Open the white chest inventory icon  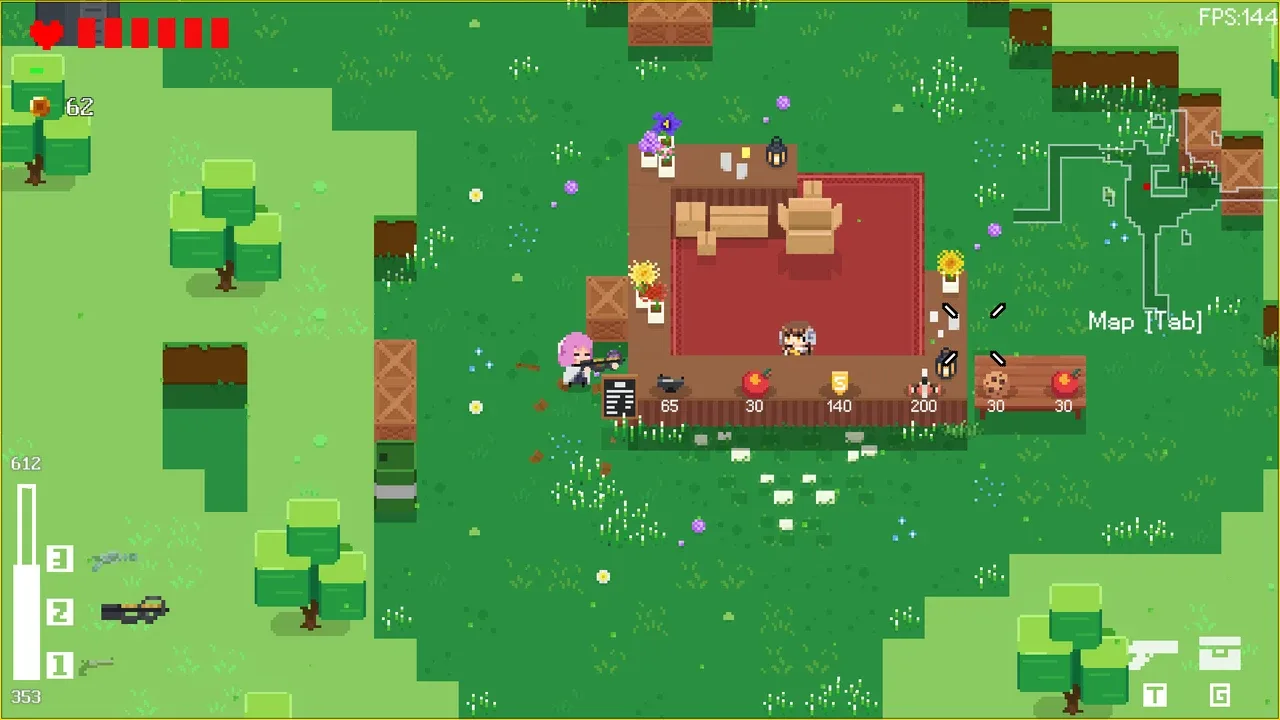coord(1219,654)
